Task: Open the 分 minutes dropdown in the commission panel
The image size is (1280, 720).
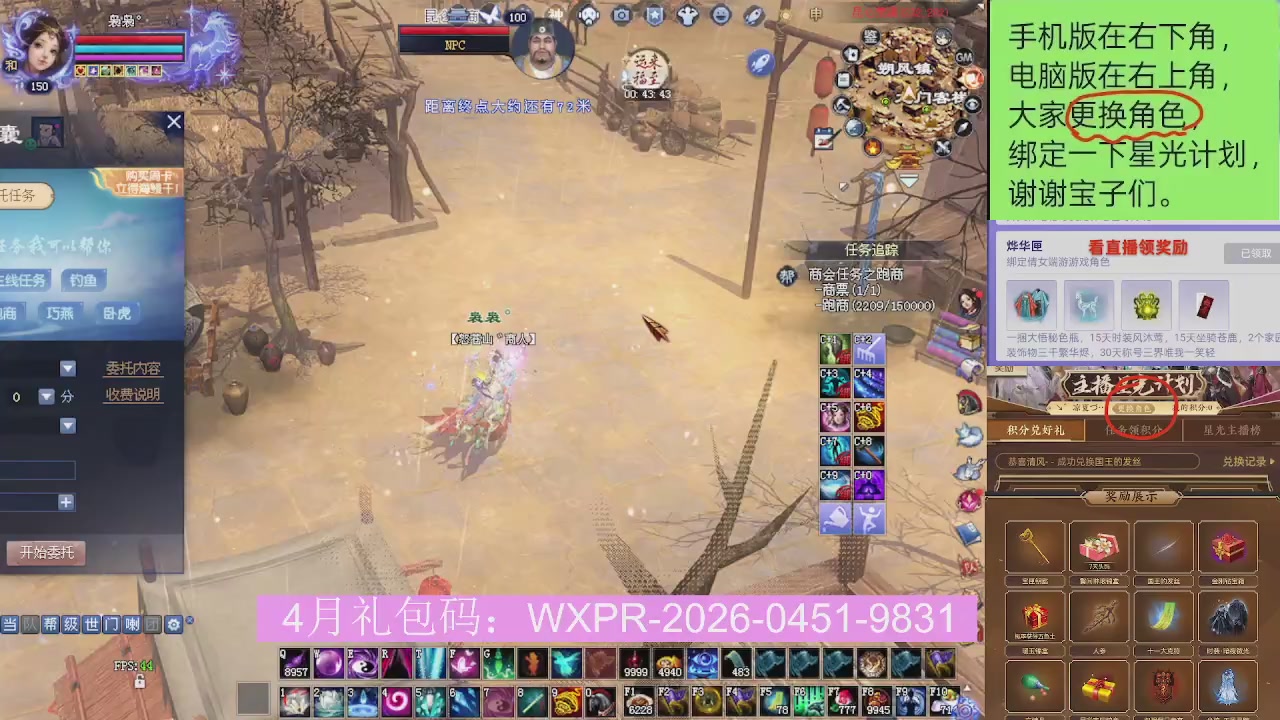Action: 47,397
